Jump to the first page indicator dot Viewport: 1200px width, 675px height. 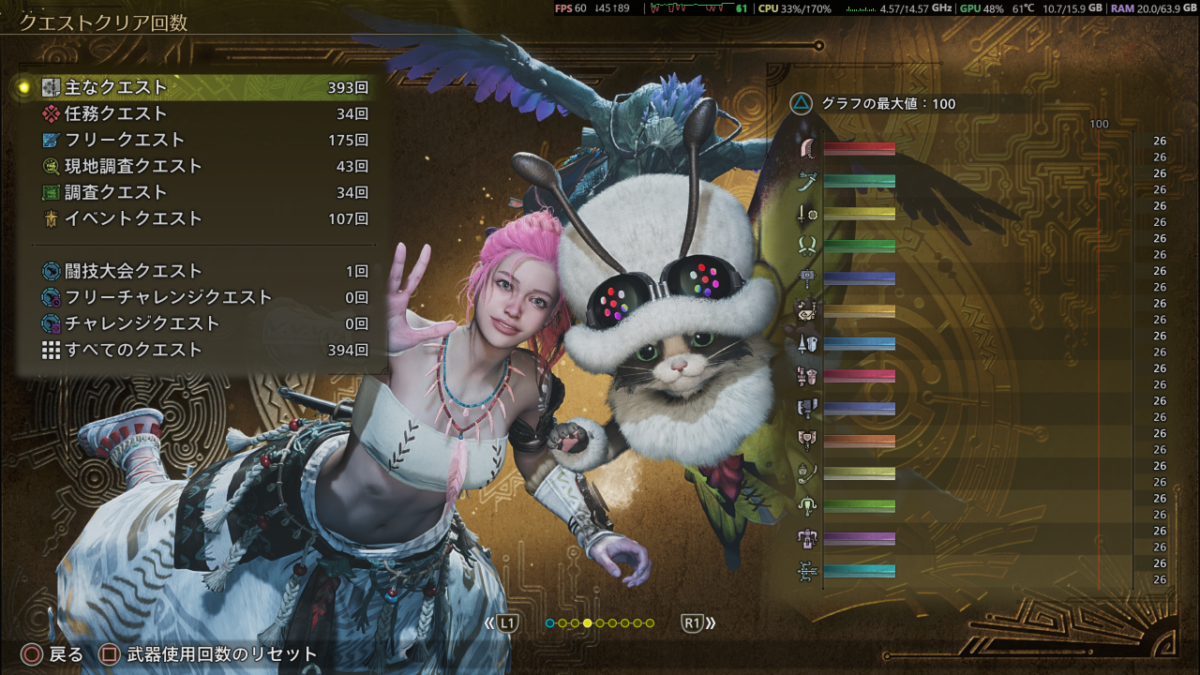pos(550,624)
